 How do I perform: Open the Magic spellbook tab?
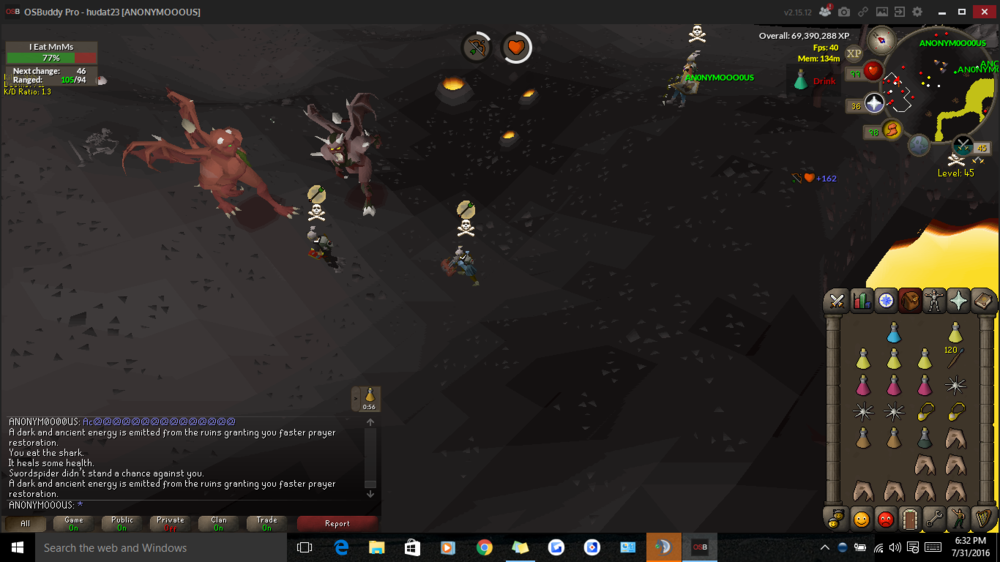pyautogui.click(x=984, y=301)
